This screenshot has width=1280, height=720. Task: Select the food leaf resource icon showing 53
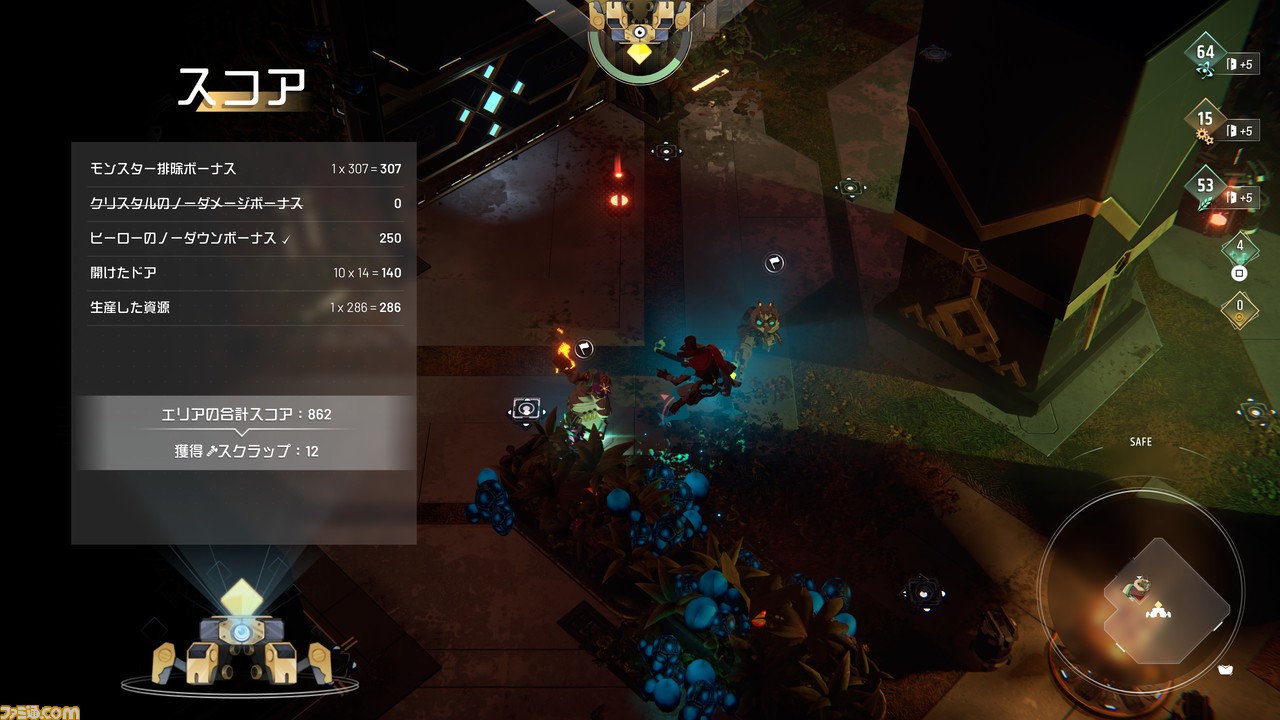coord(1205,190)
